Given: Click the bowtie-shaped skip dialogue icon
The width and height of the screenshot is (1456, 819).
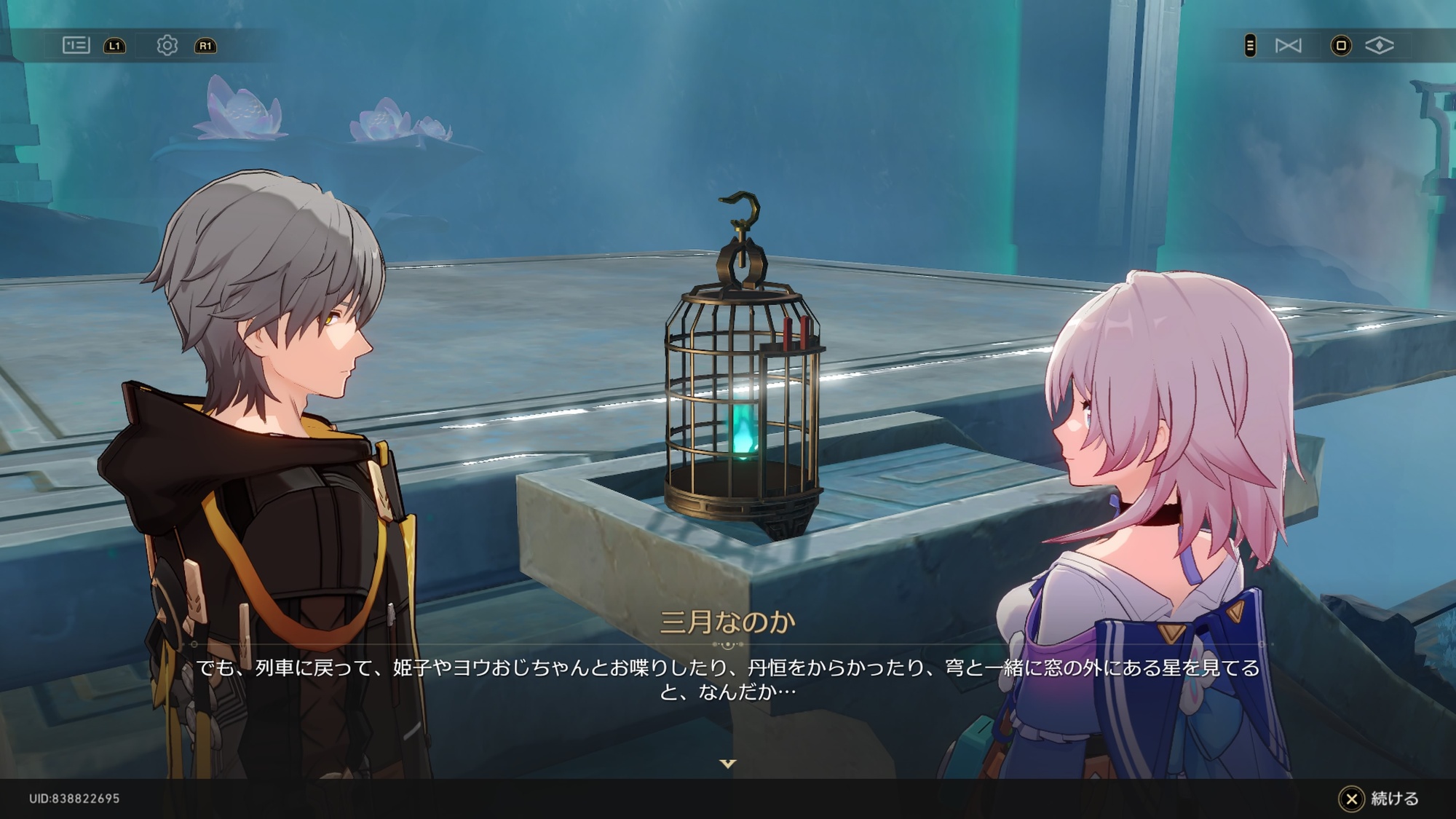Looking at the screenshot, I should coord(1288,46).
